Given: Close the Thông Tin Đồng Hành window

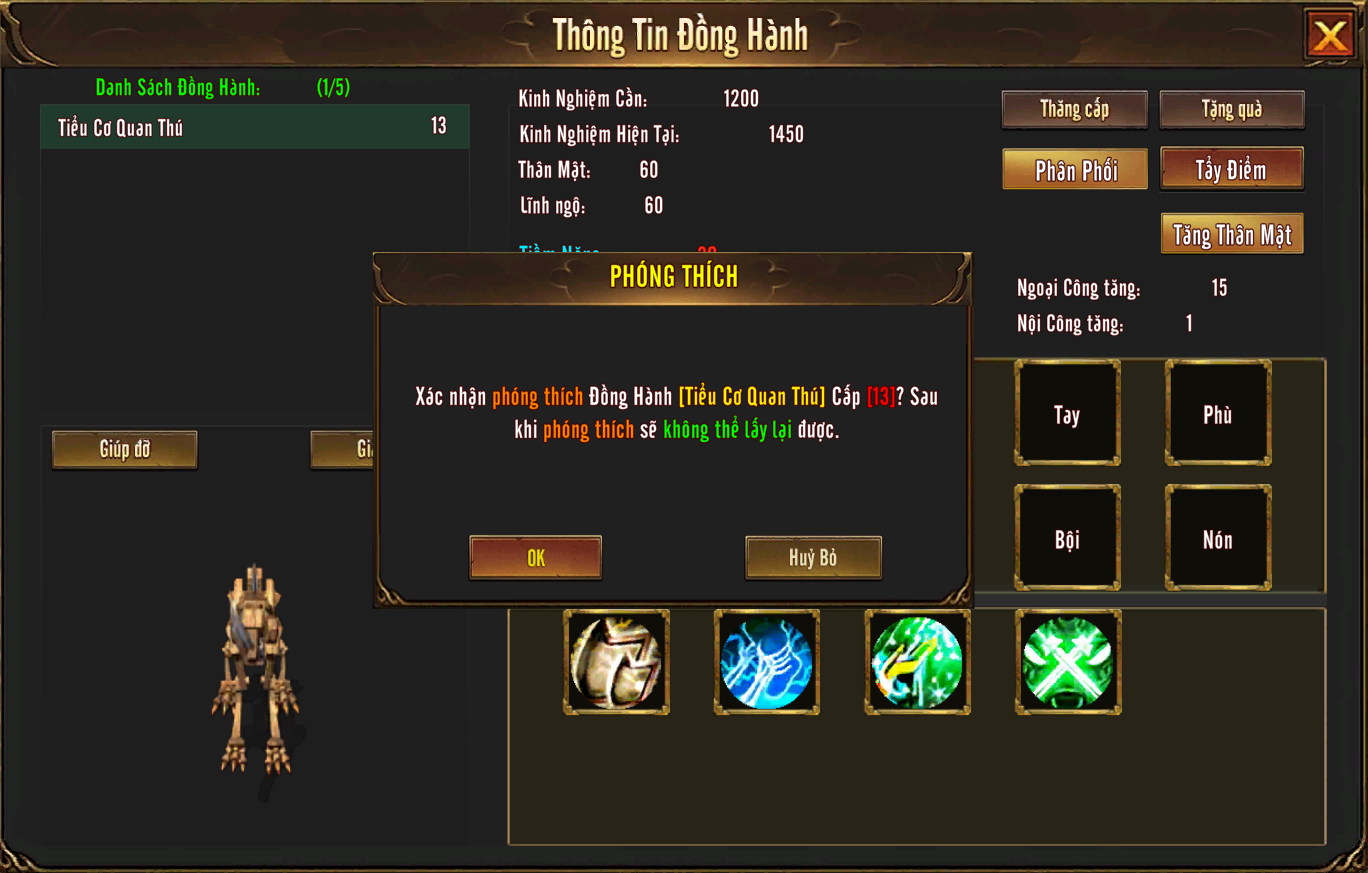Looking at the screenshot, I should (x=1330, y=36).
